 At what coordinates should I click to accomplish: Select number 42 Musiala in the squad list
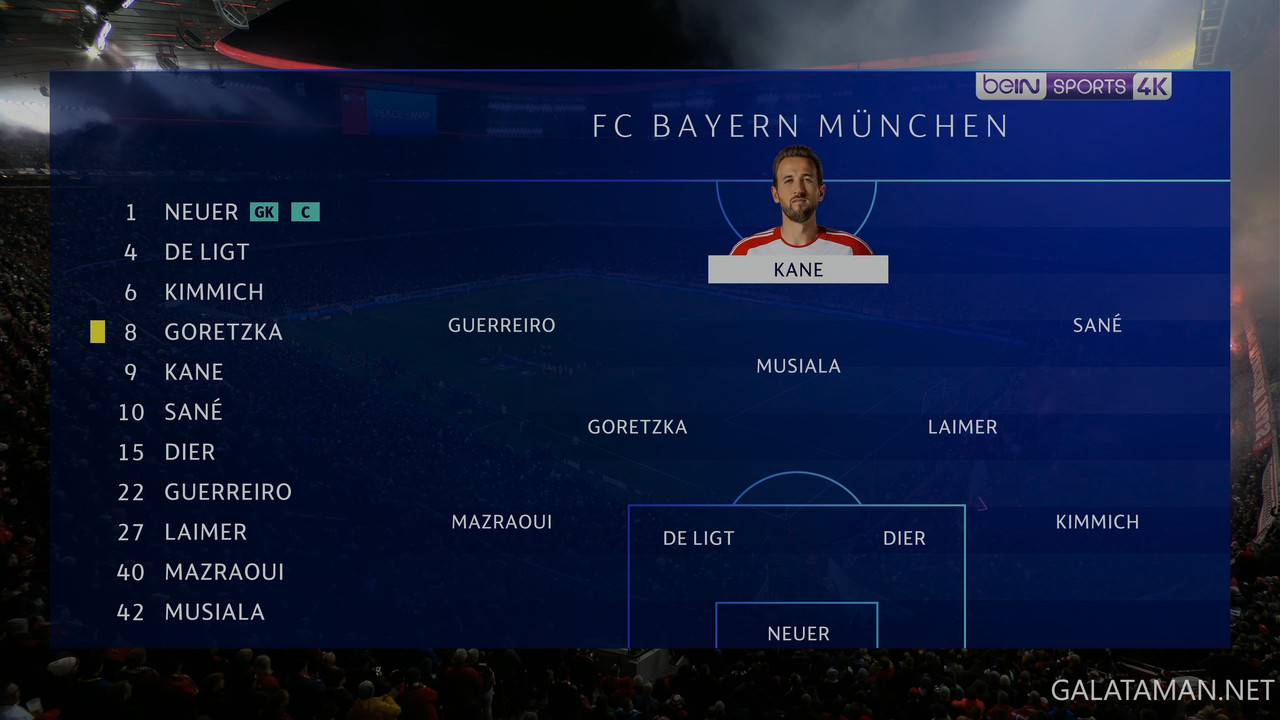214,612
